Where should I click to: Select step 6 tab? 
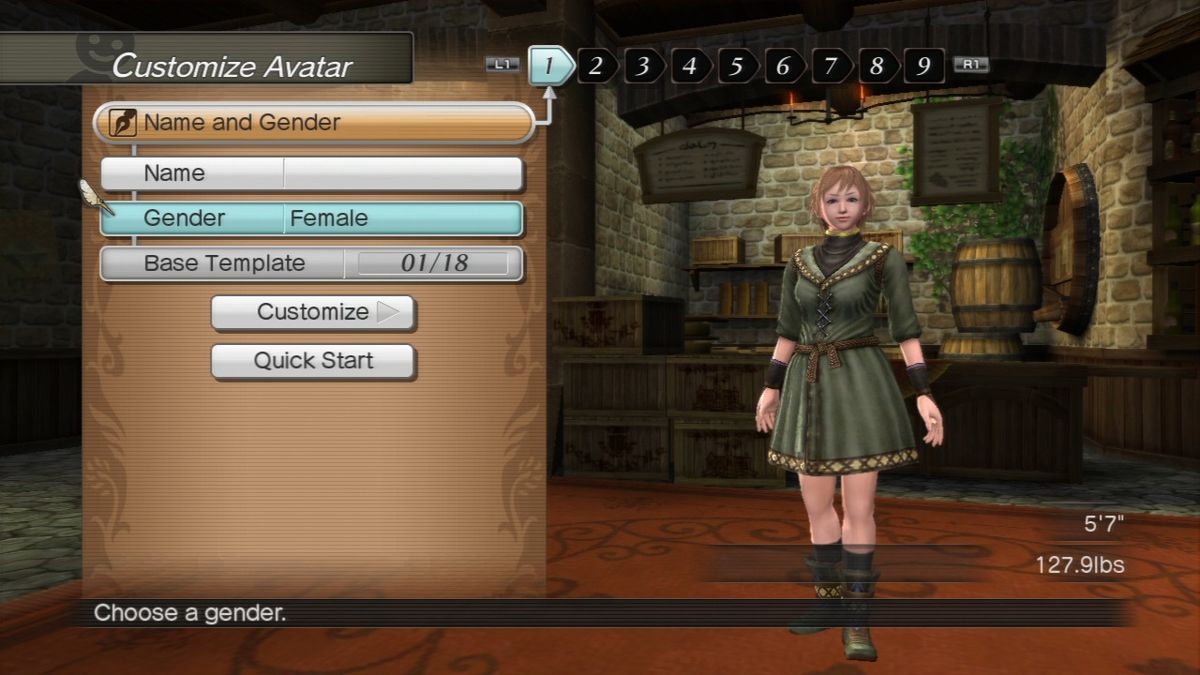tap(784, 66)
